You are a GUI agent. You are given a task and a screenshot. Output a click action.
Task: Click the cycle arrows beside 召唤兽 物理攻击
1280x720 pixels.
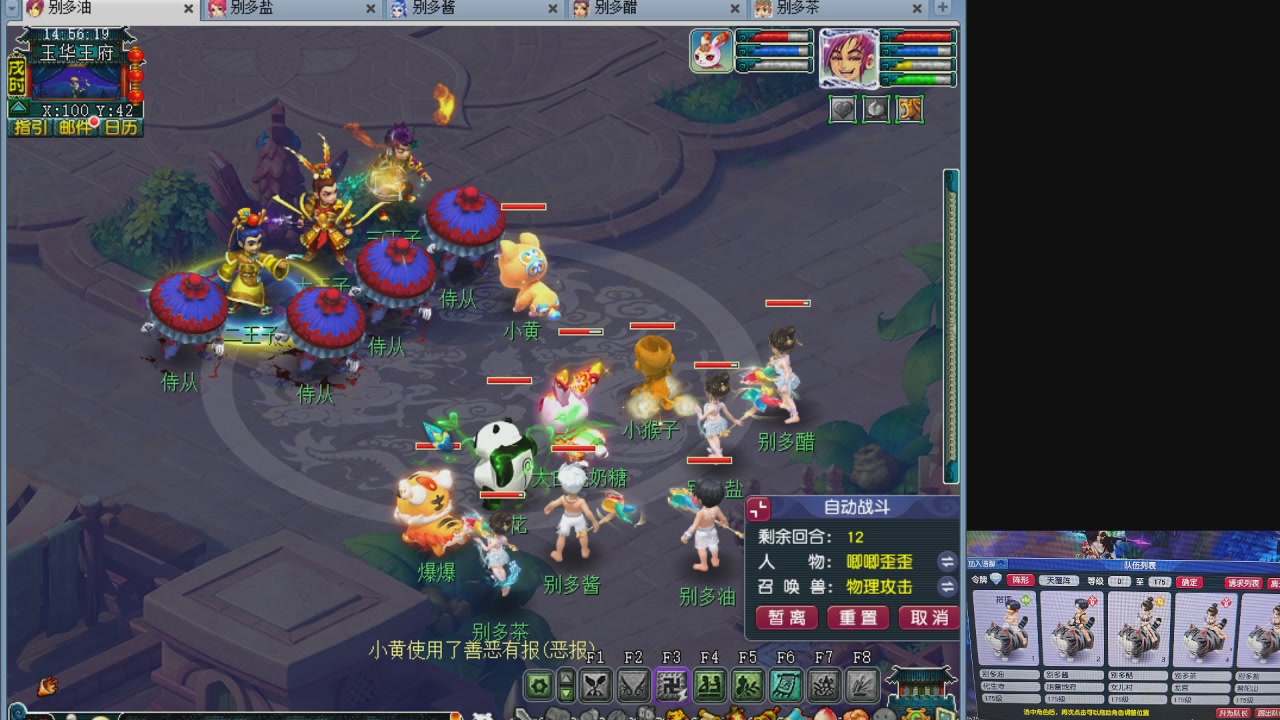pyautogui.click(x=946, y=587)
